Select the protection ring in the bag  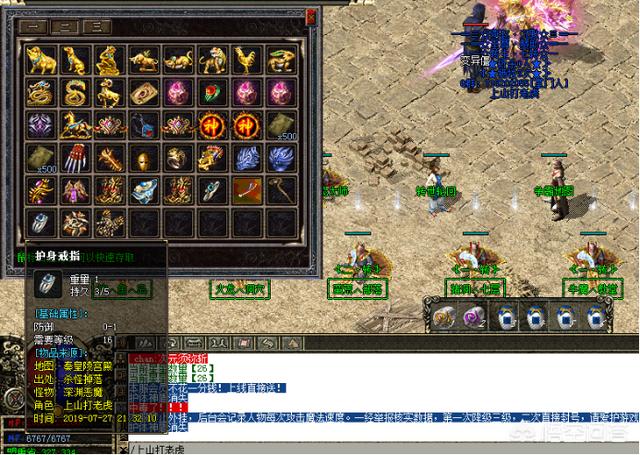point(42,222)
